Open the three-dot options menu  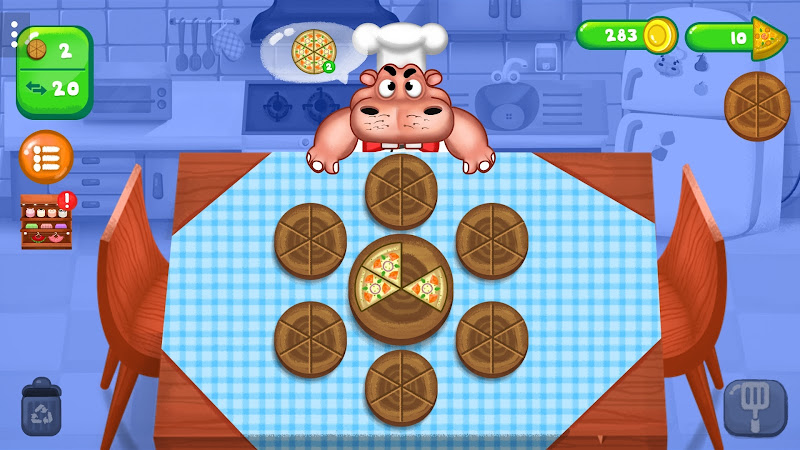[x=13, y=37]
